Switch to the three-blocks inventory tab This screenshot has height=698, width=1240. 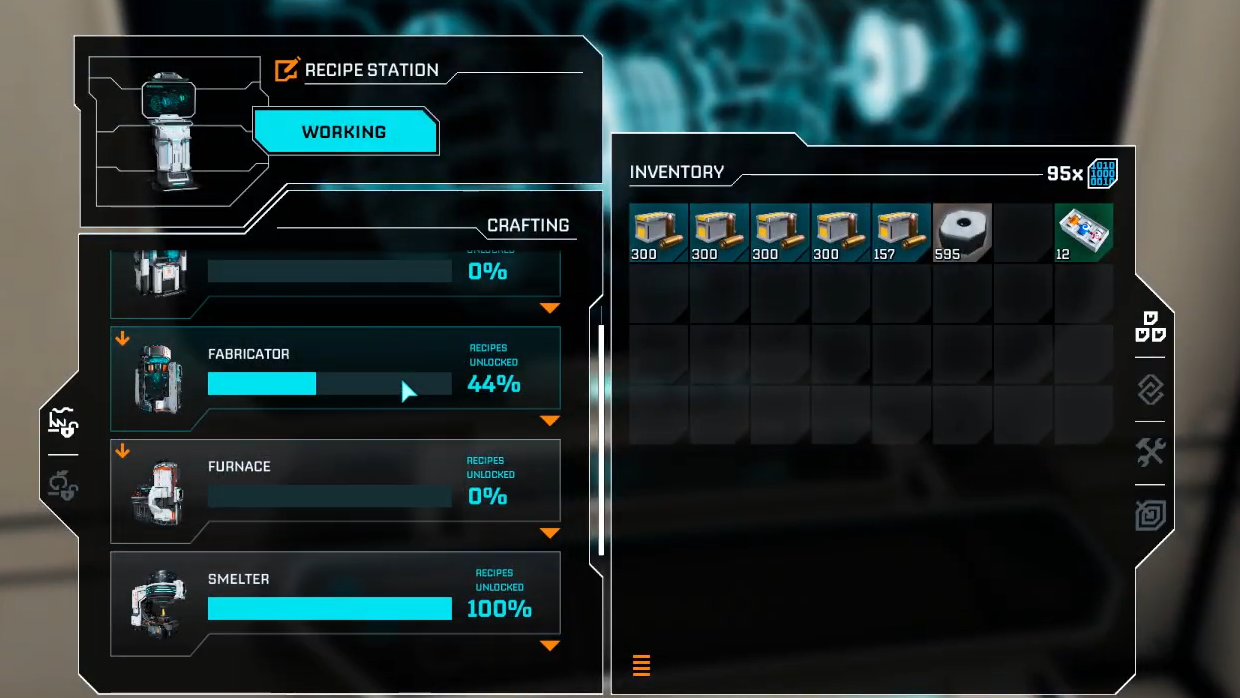point(1150,327)
